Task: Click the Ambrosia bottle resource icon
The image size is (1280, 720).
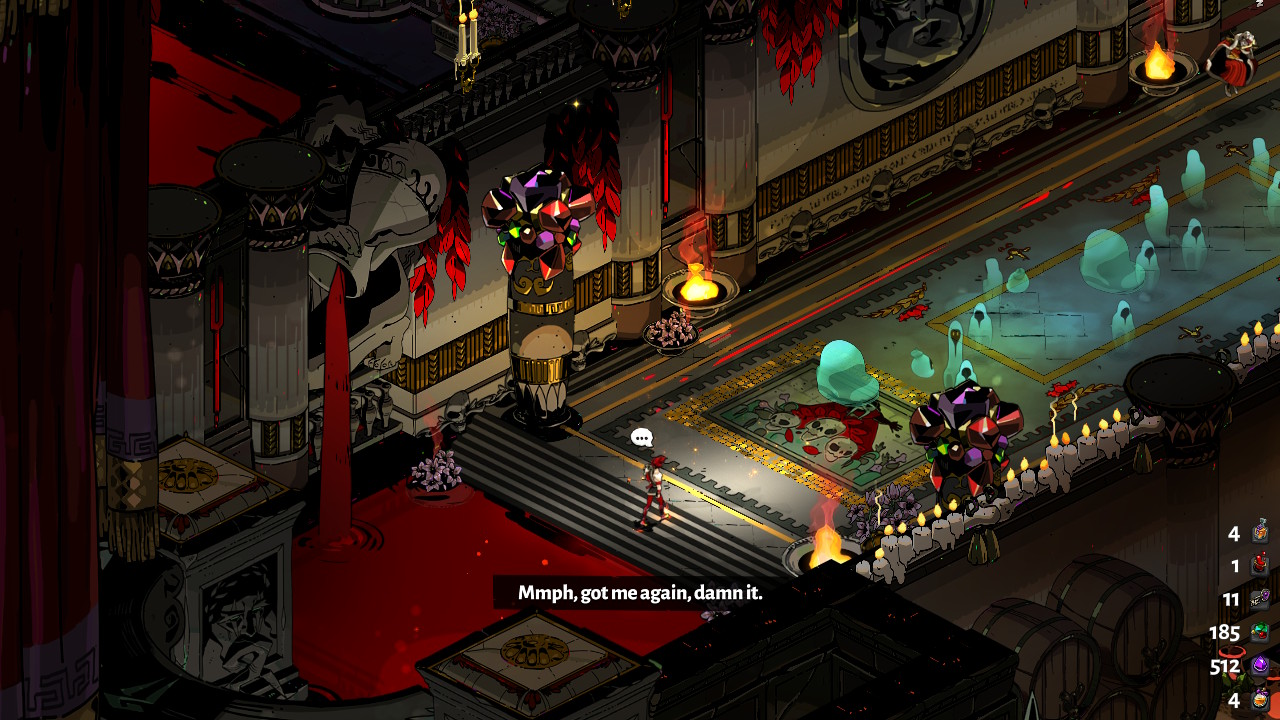Action: (x=1261, y=532)
